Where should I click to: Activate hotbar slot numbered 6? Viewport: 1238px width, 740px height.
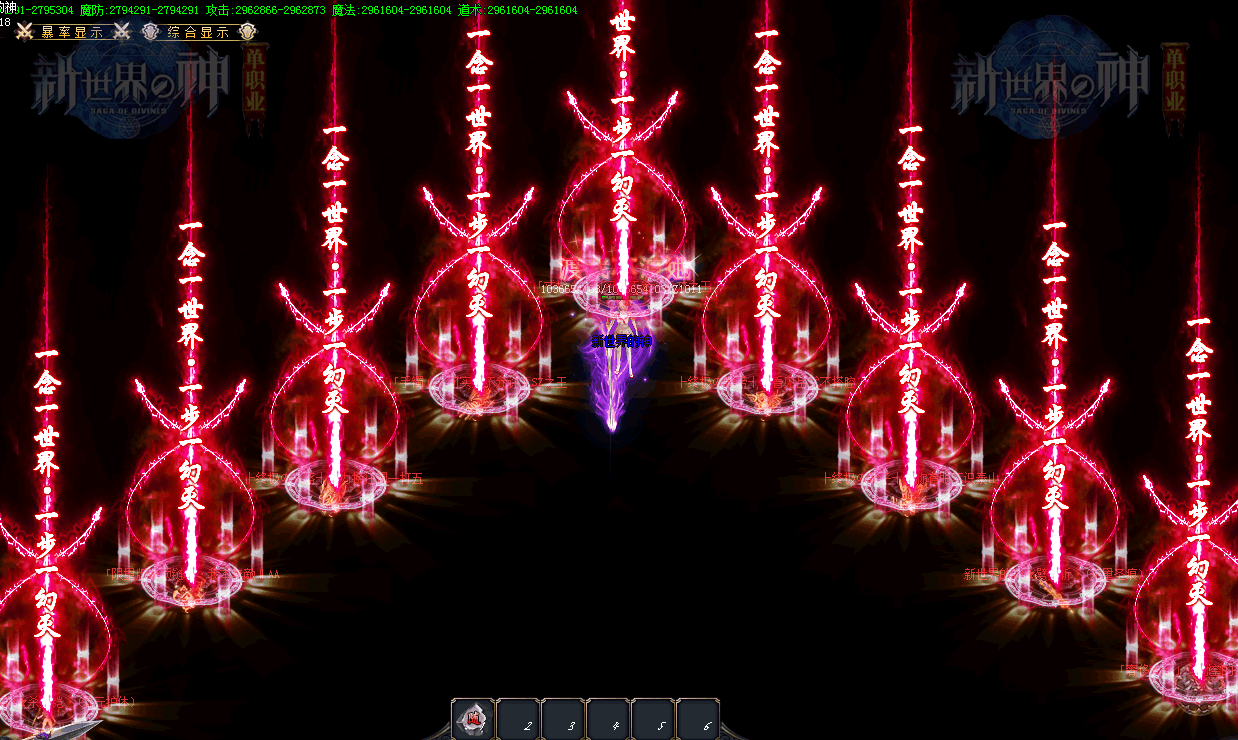(x=699, y=719)
